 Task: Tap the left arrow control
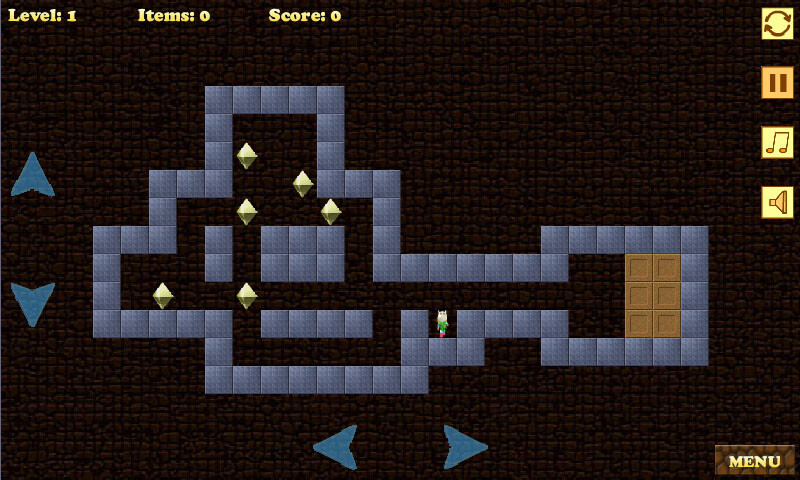[336, 446]
